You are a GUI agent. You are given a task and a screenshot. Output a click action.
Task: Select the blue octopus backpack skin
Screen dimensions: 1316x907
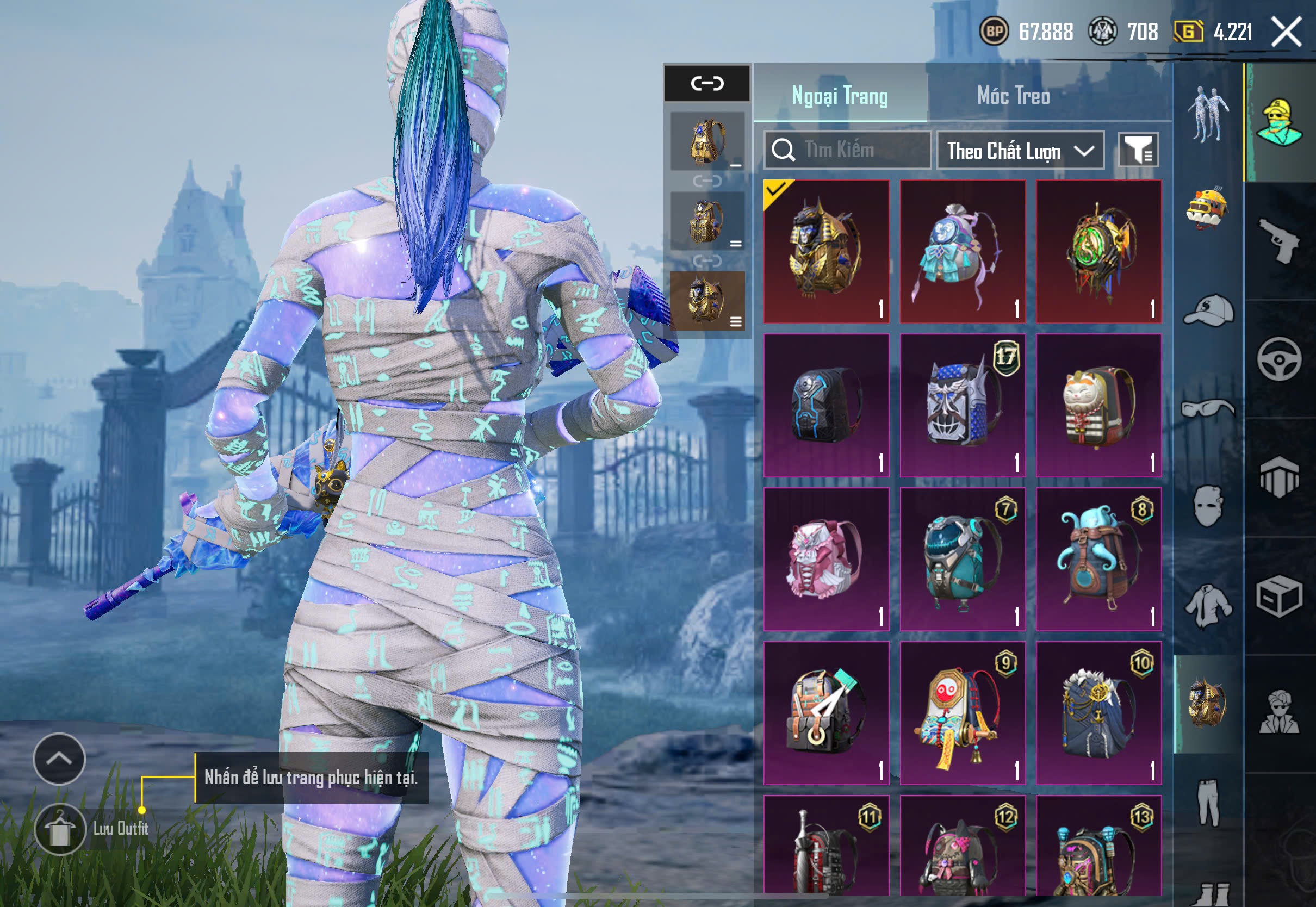[x=1098, y=559]
